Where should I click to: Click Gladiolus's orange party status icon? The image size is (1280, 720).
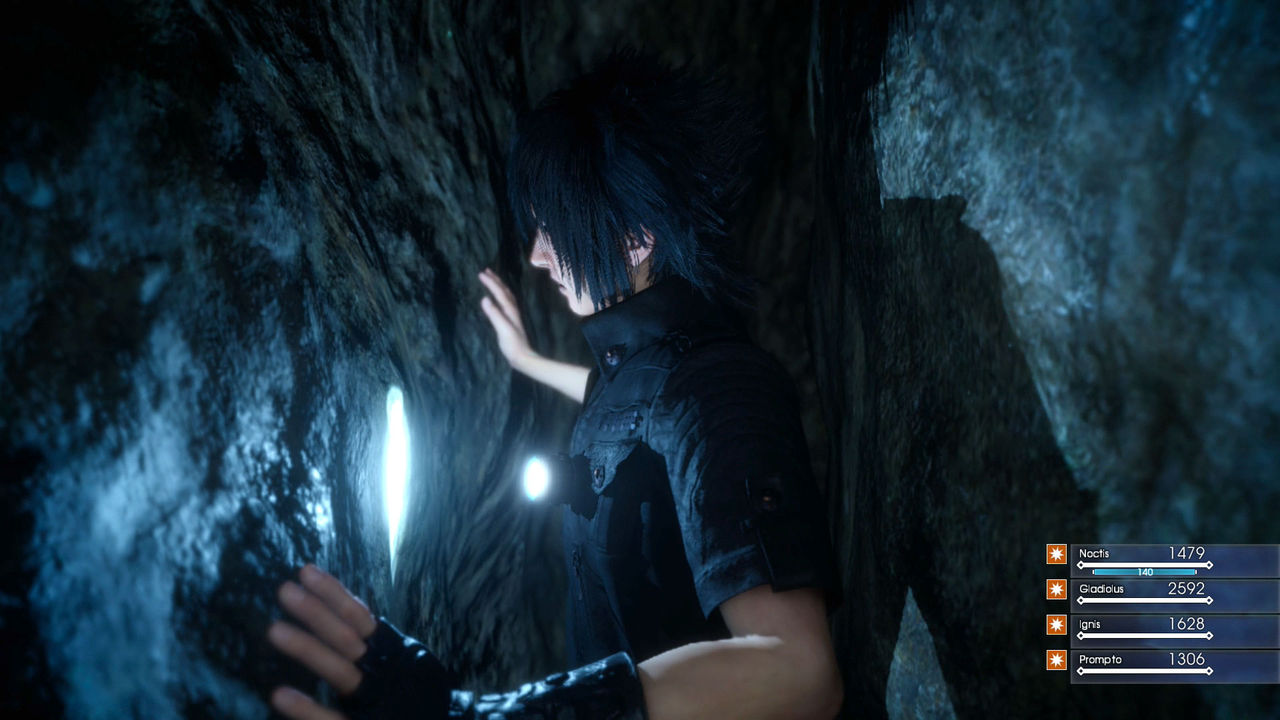tap(1056, 588)
